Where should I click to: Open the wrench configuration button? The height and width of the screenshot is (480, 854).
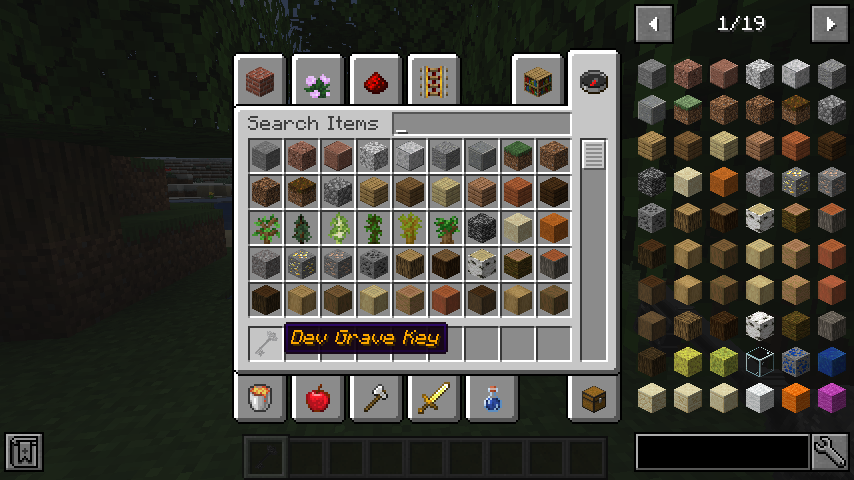coord(830,452)
